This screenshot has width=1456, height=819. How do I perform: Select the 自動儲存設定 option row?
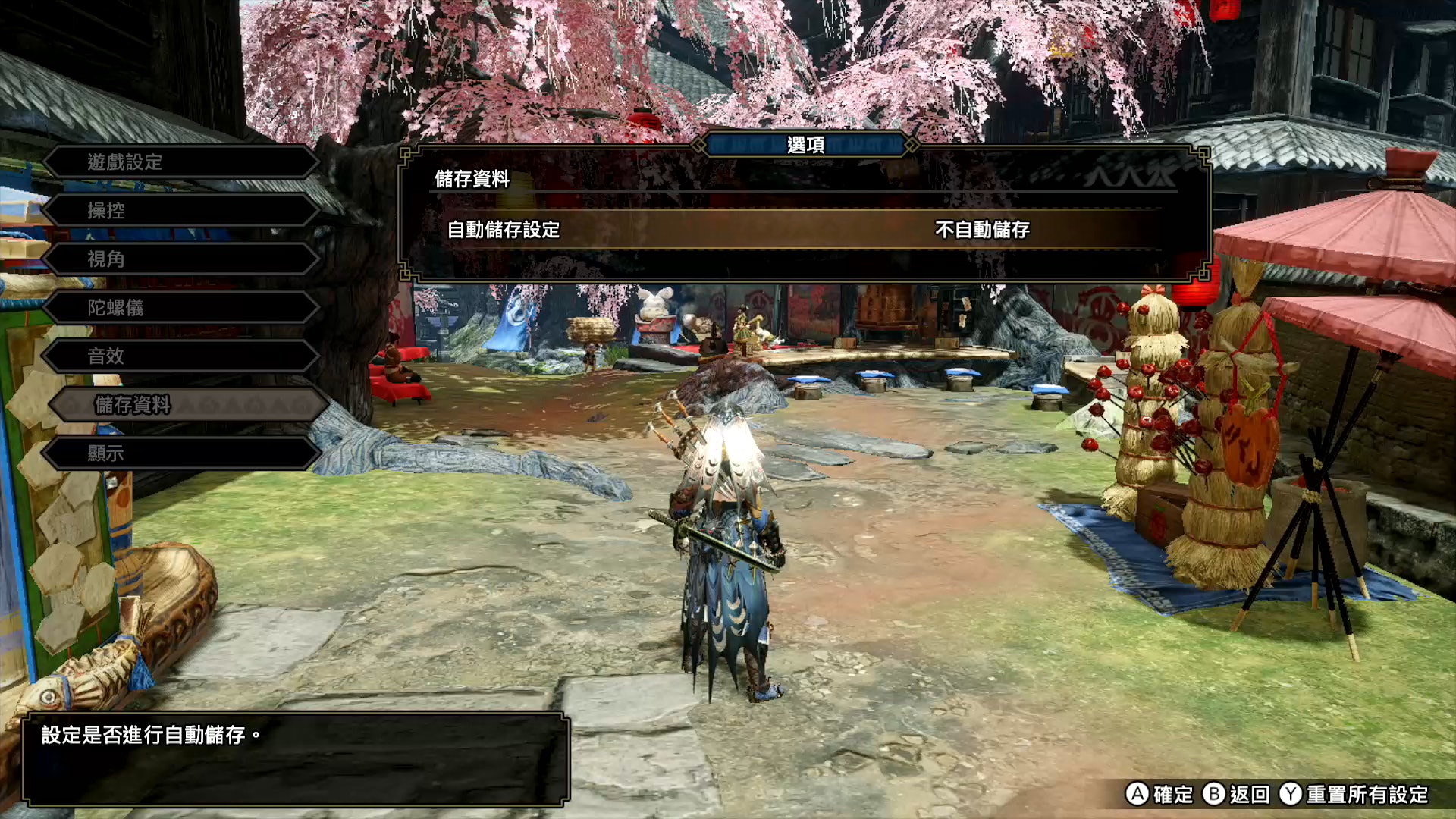click(x=504, y=230)
